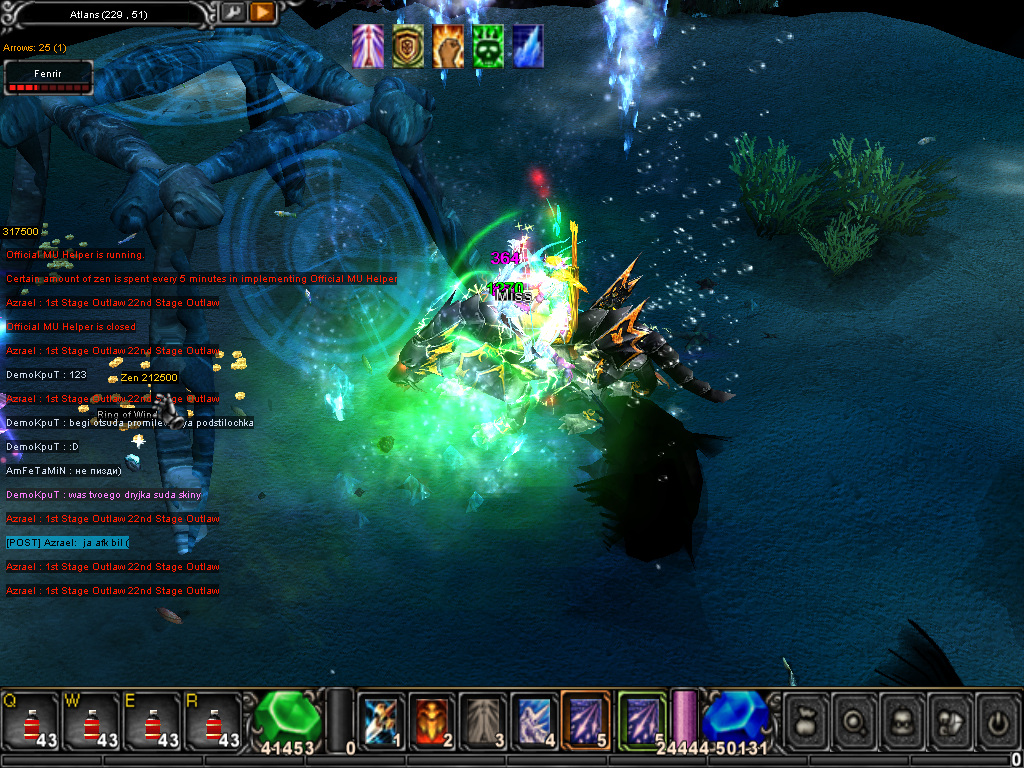Click the shield emblem buff icon

(408, 47)
